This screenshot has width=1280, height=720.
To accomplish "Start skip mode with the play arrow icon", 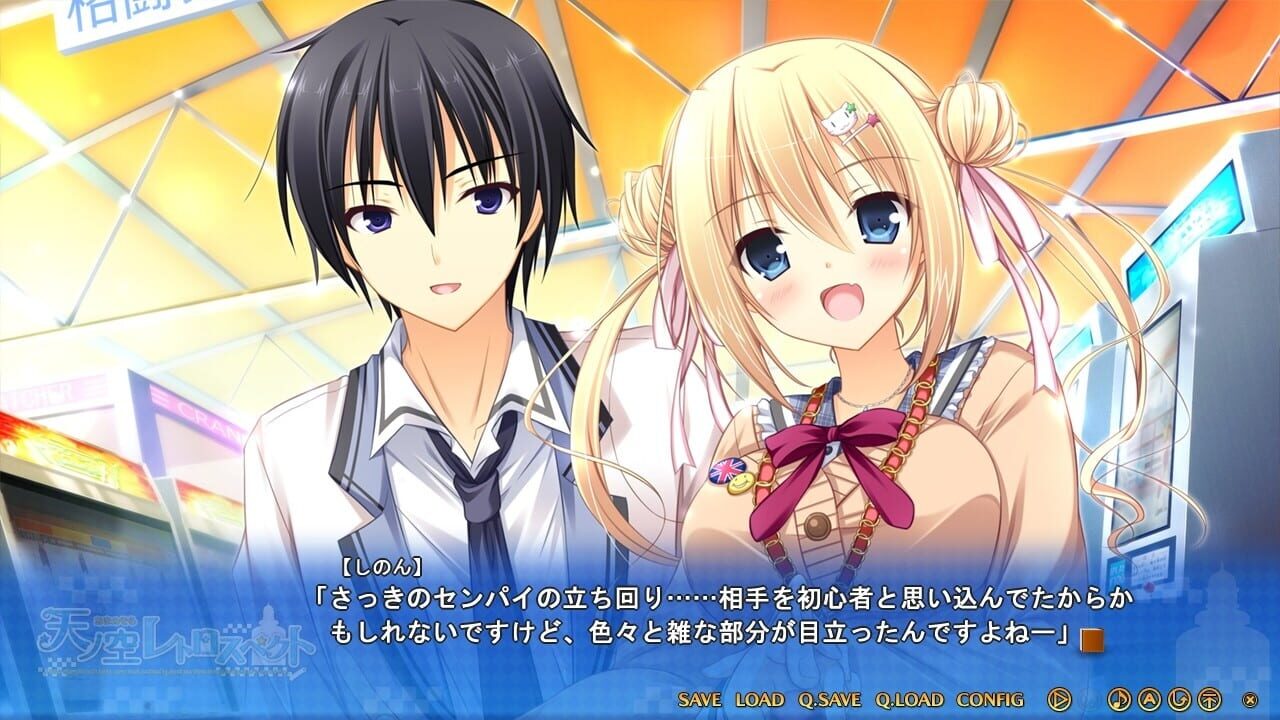I will [x=1059, y=699].
